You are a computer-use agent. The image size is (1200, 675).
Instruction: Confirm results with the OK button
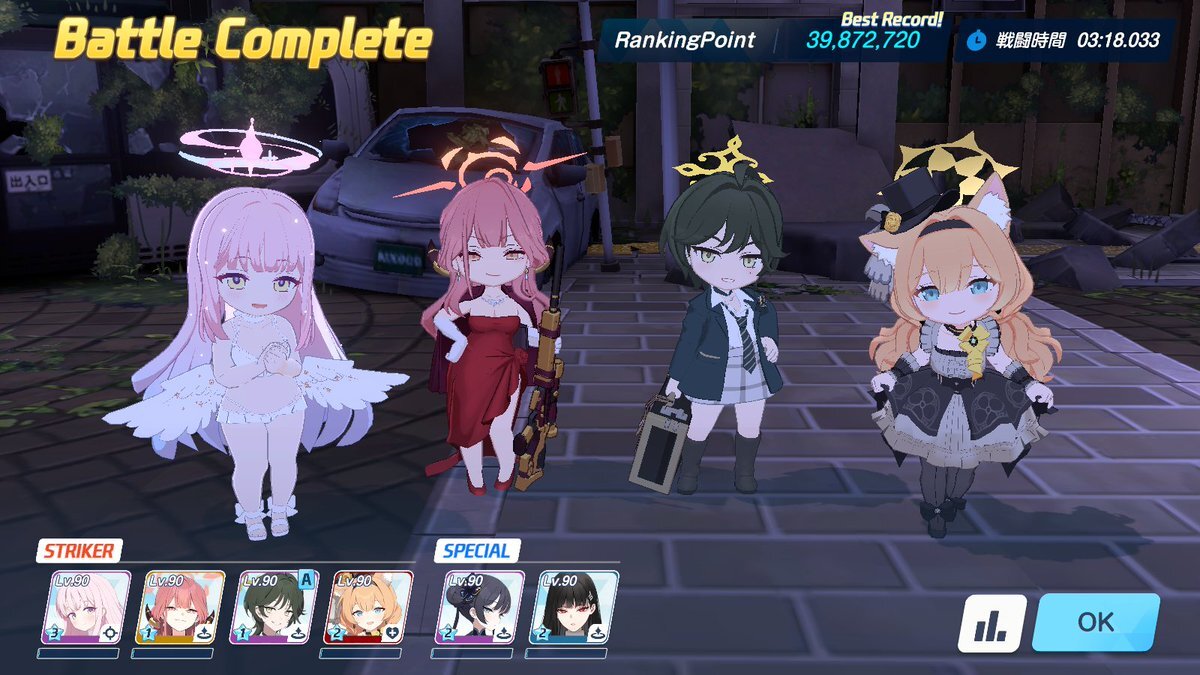1095,622
